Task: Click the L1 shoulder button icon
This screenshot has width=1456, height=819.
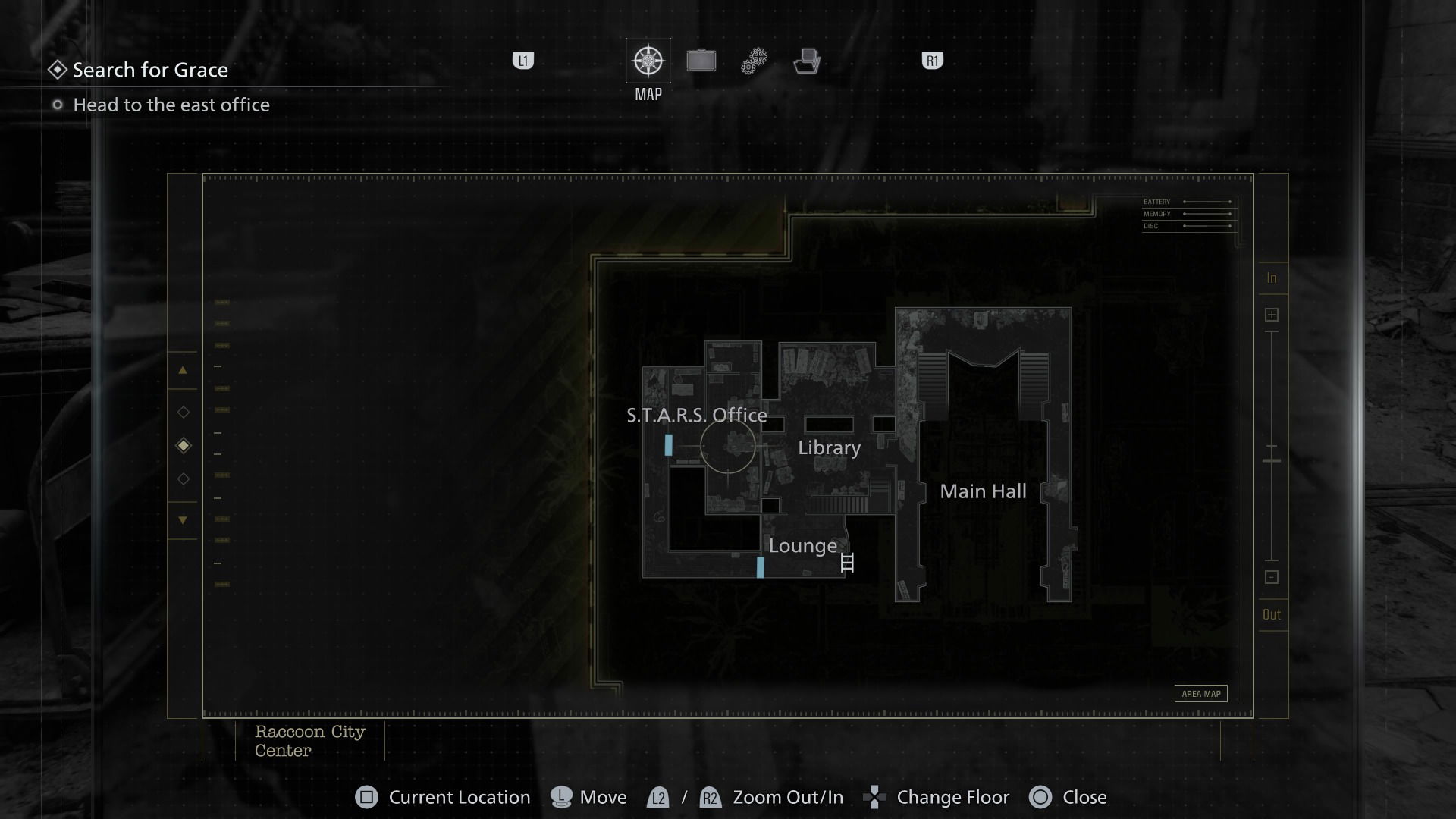Action: point(522,61)
